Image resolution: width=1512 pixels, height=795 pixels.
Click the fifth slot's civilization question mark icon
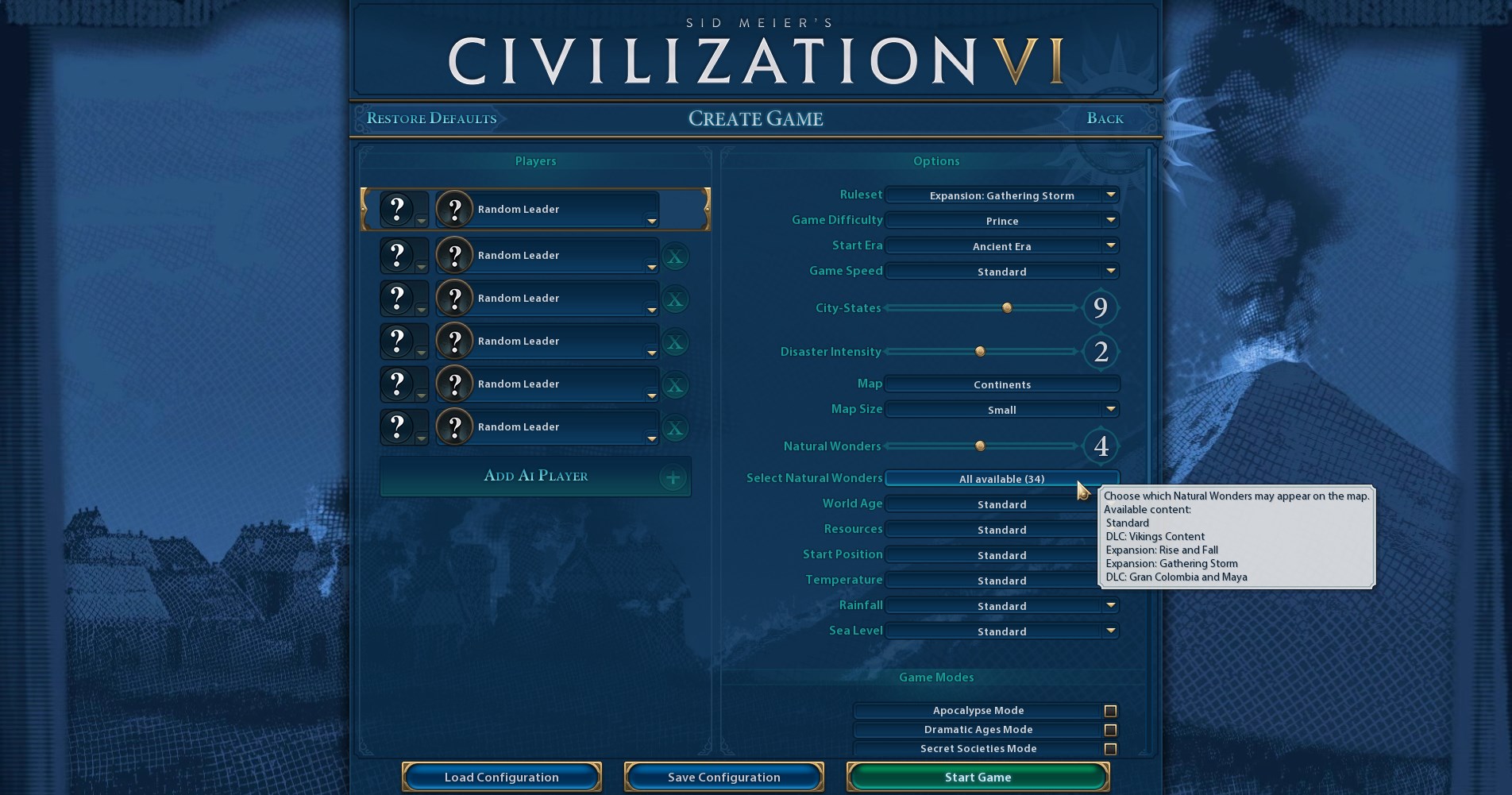[398, 384]
